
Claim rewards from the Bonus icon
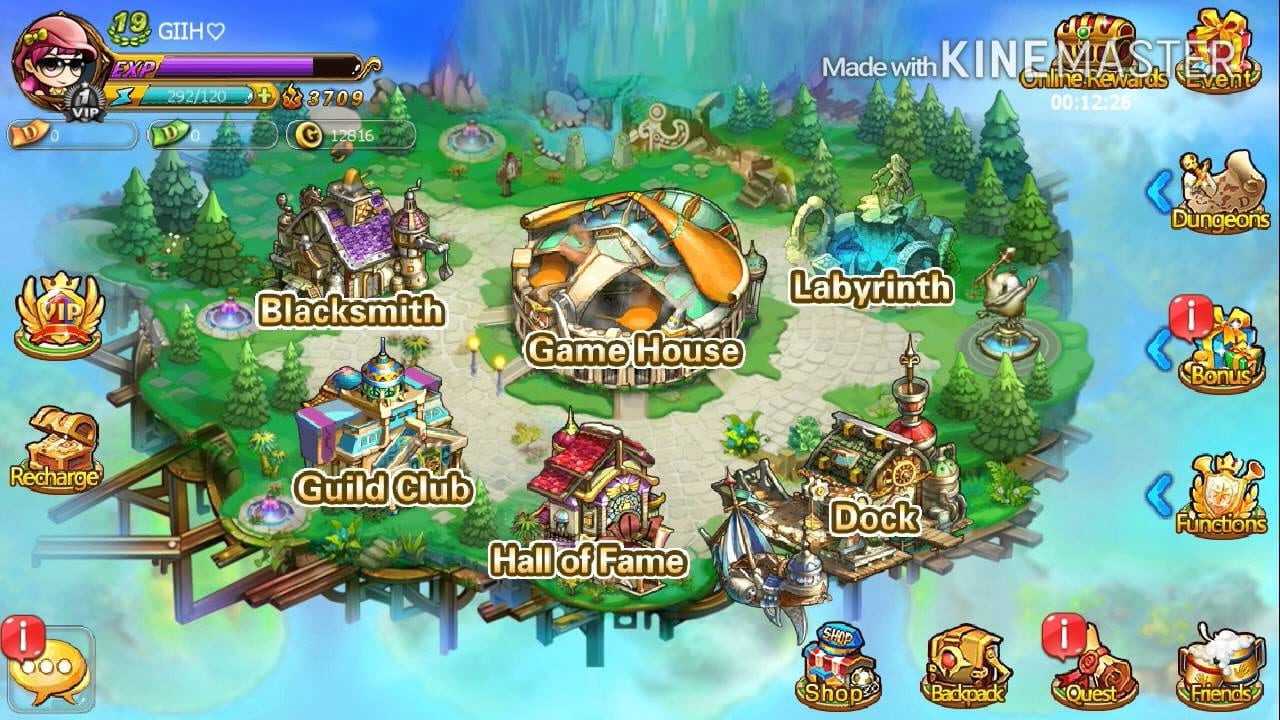(x=1220, y=350)
